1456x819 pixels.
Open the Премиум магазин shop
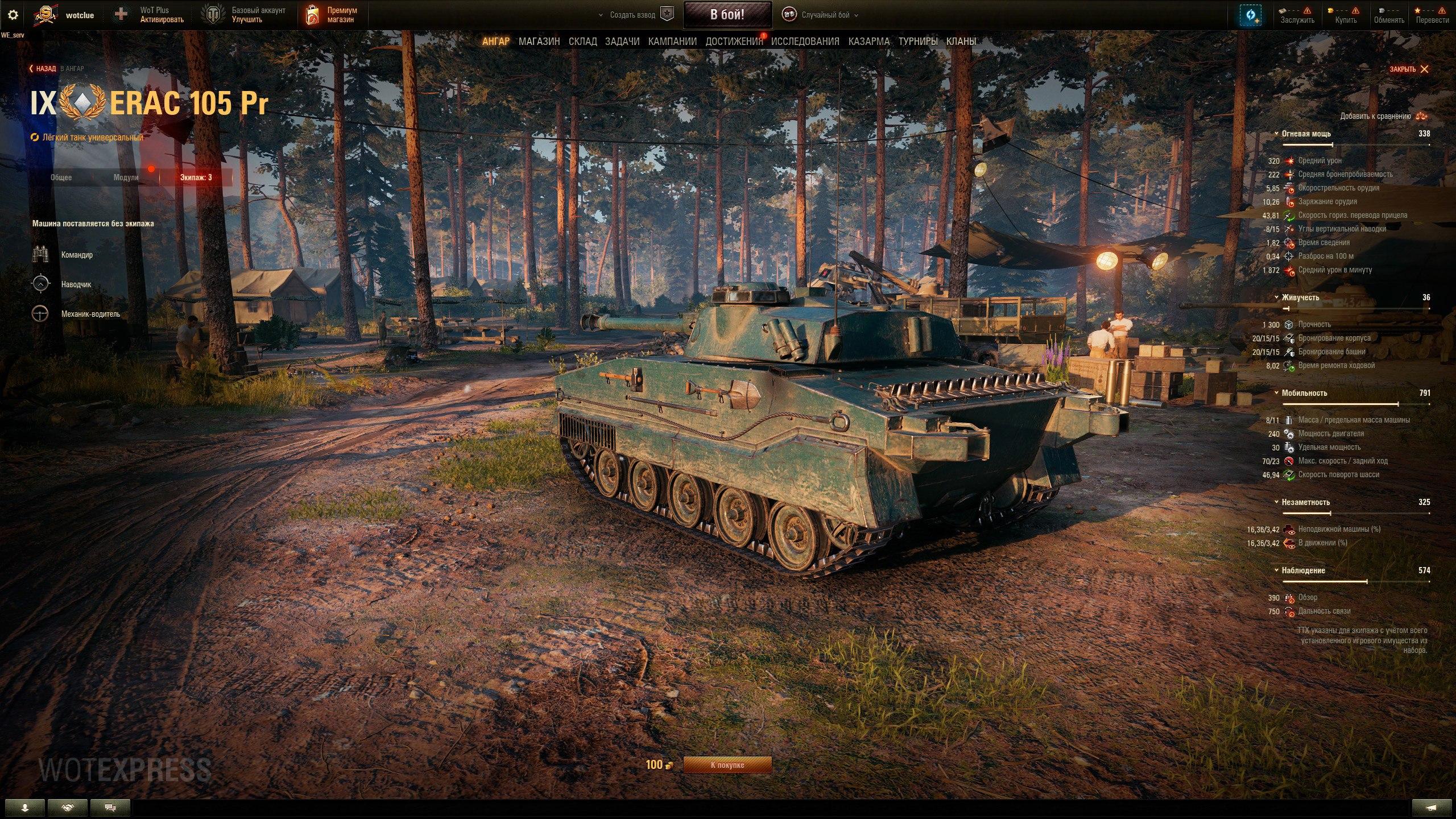click(x=333, y=15)
